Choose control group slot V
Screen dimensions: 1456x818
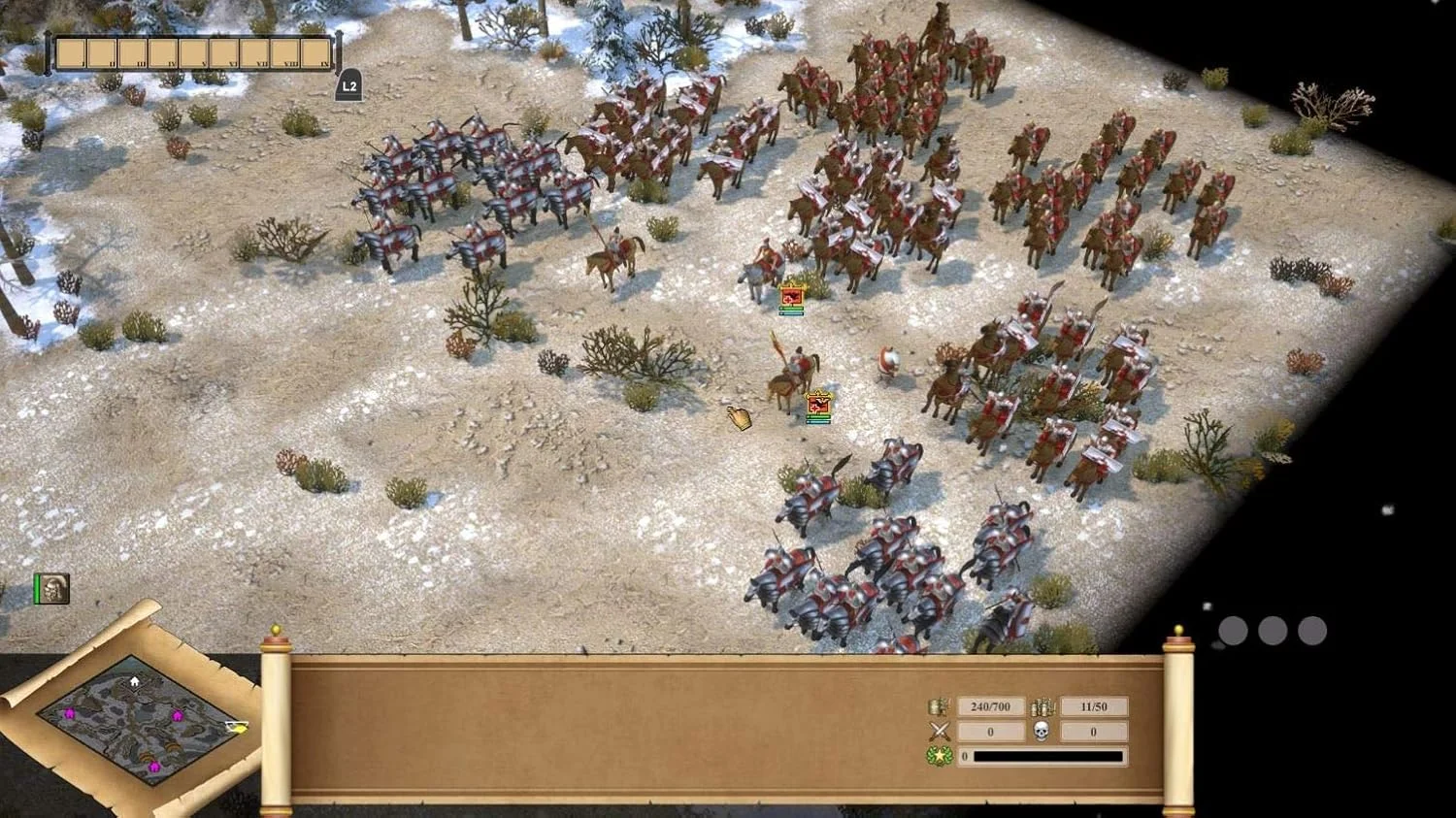point(193,53)
